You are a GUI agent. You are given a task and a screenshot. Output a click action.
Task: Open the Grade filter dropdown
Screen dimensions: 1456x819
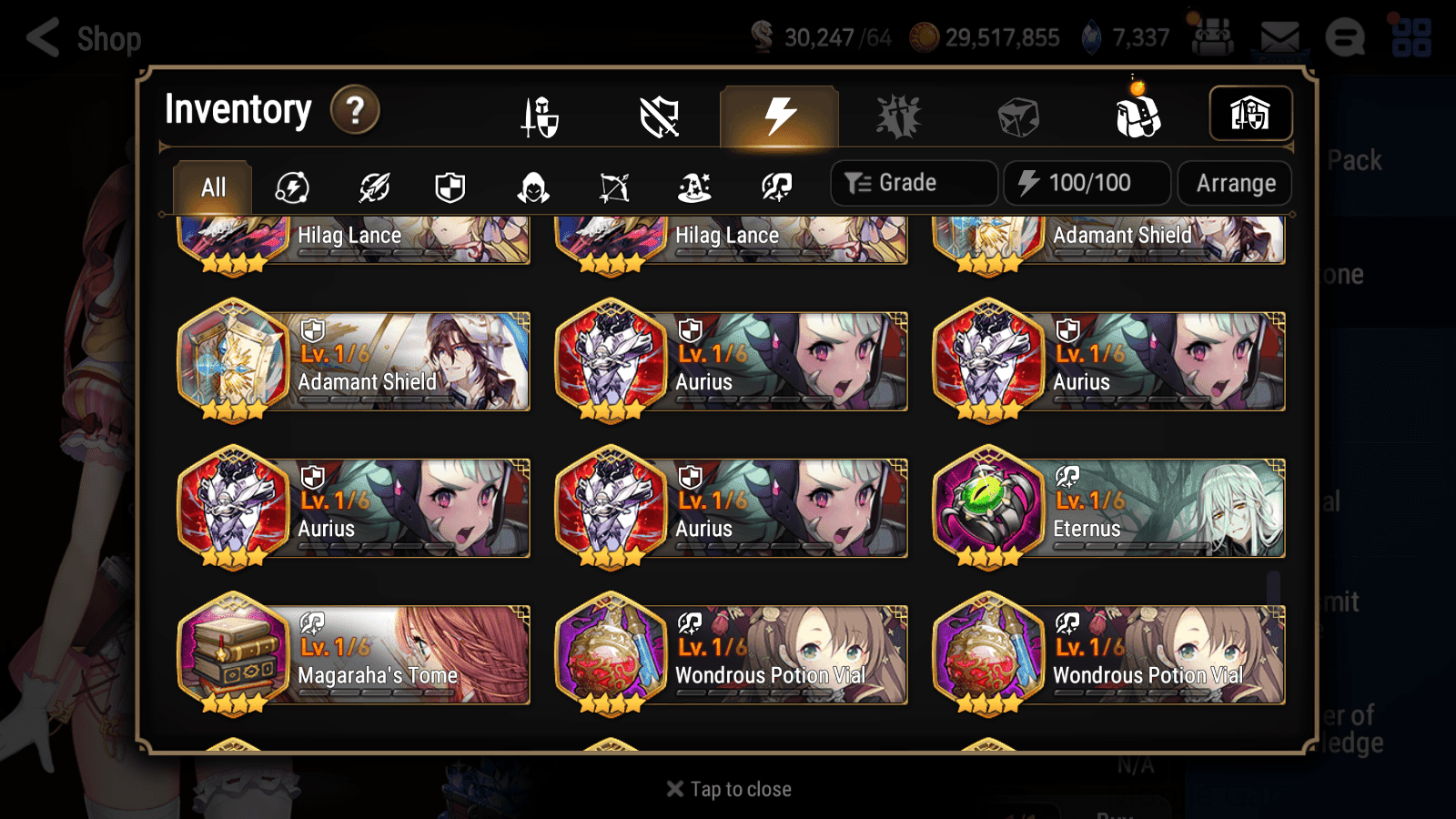pyautogui.click(x=913, y=182)
